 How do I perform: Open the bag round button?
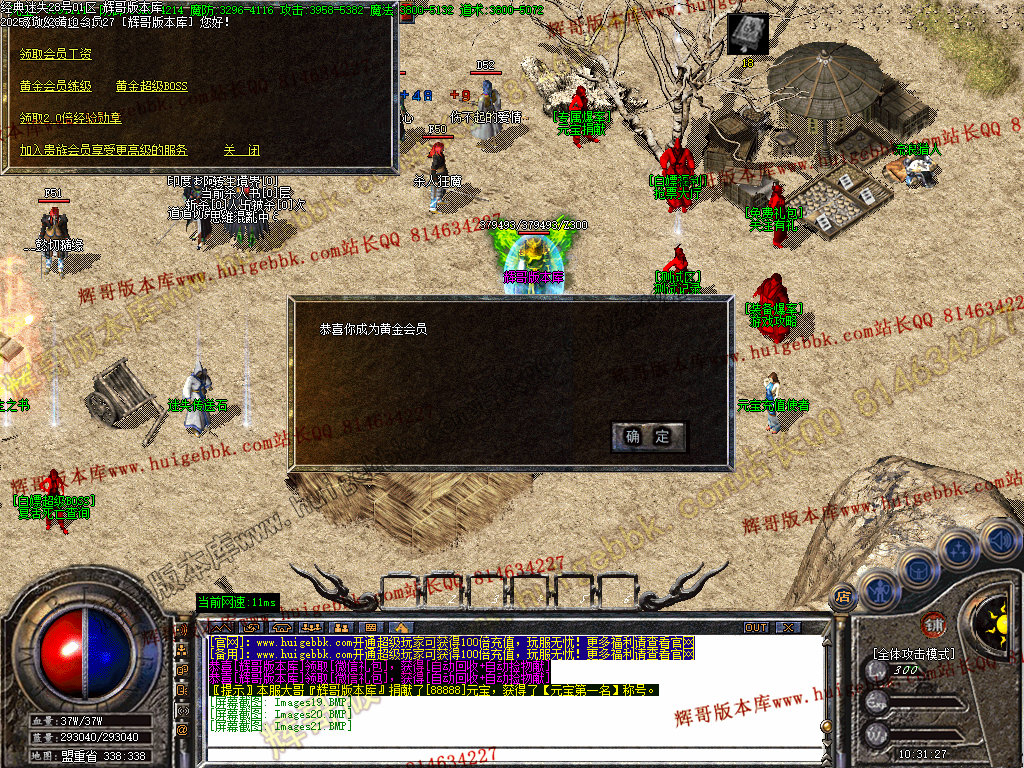tap(918, 570)
